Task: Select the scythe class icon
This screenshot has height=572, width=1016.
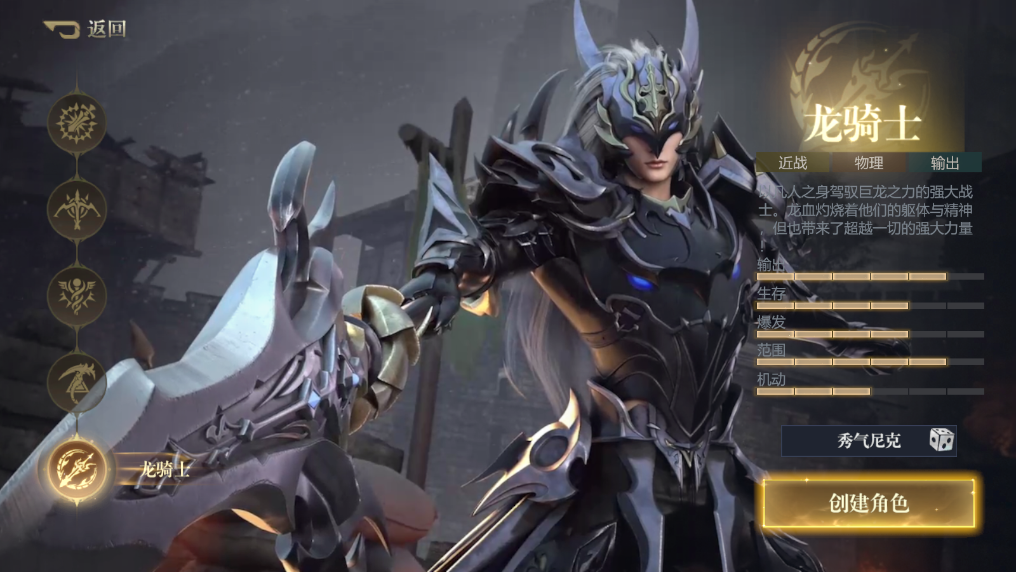Action: tap(77, 381)
